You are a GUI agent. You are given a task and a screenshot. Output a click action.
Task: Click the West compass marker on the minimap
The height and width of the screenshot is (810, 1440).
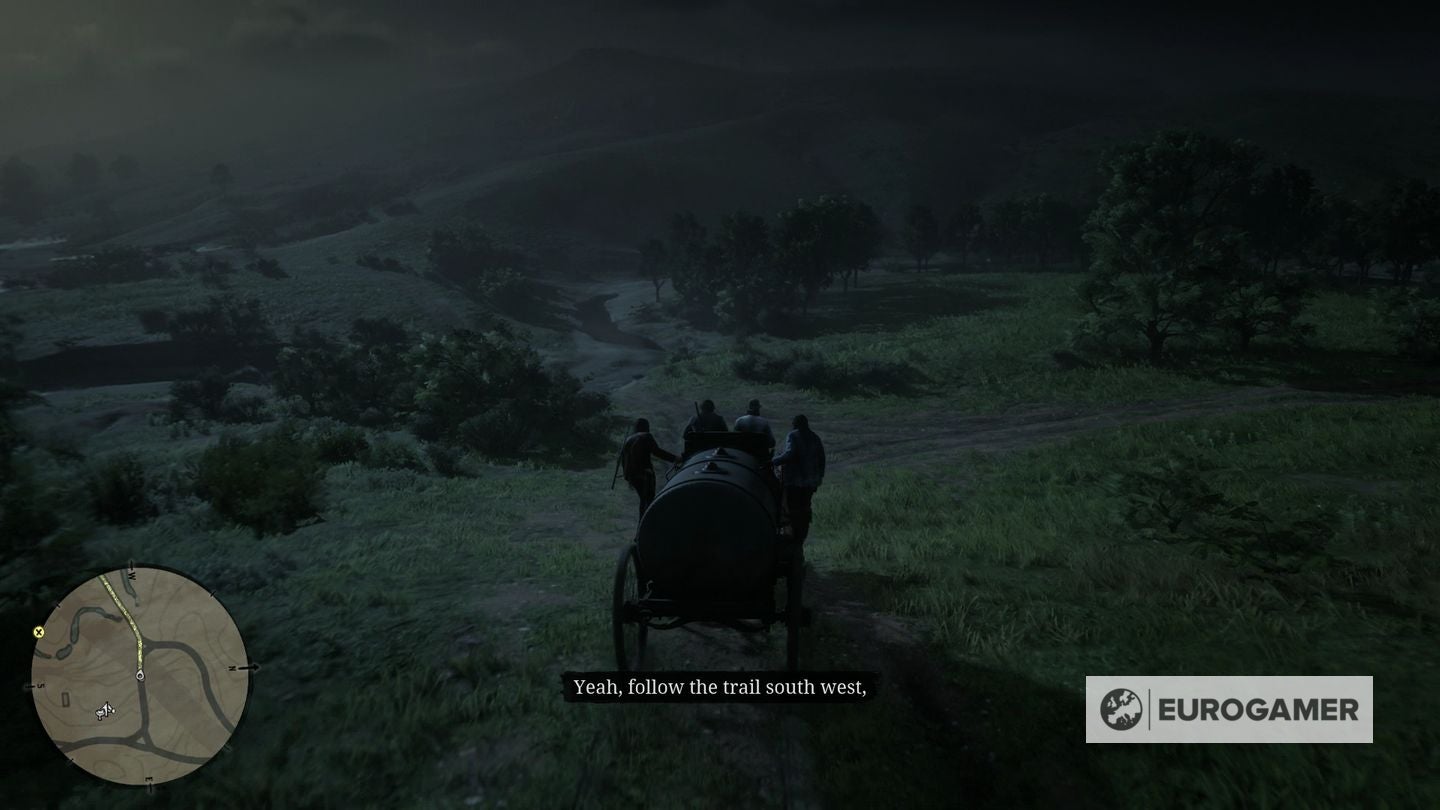point(132,574)
